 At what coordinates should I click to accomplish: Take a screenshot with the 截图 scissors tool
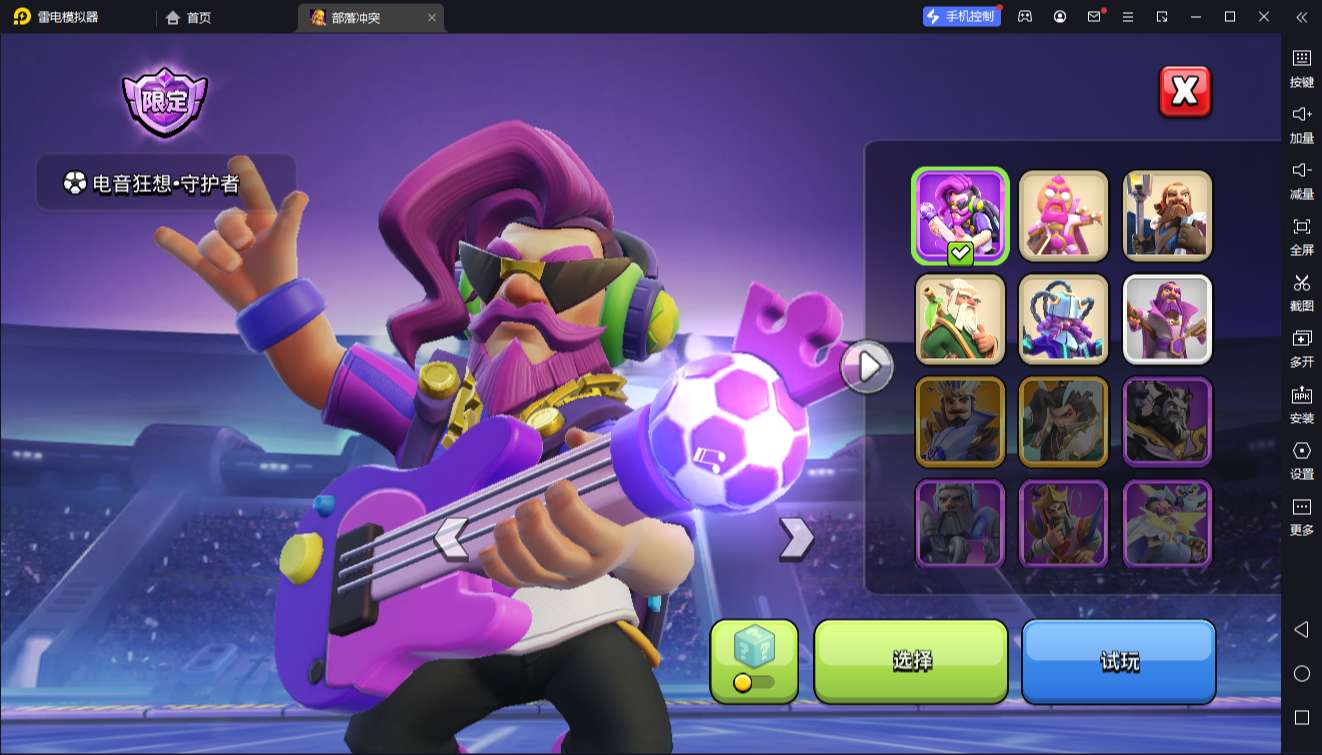pyautogui.click(x=1301, y=292)
